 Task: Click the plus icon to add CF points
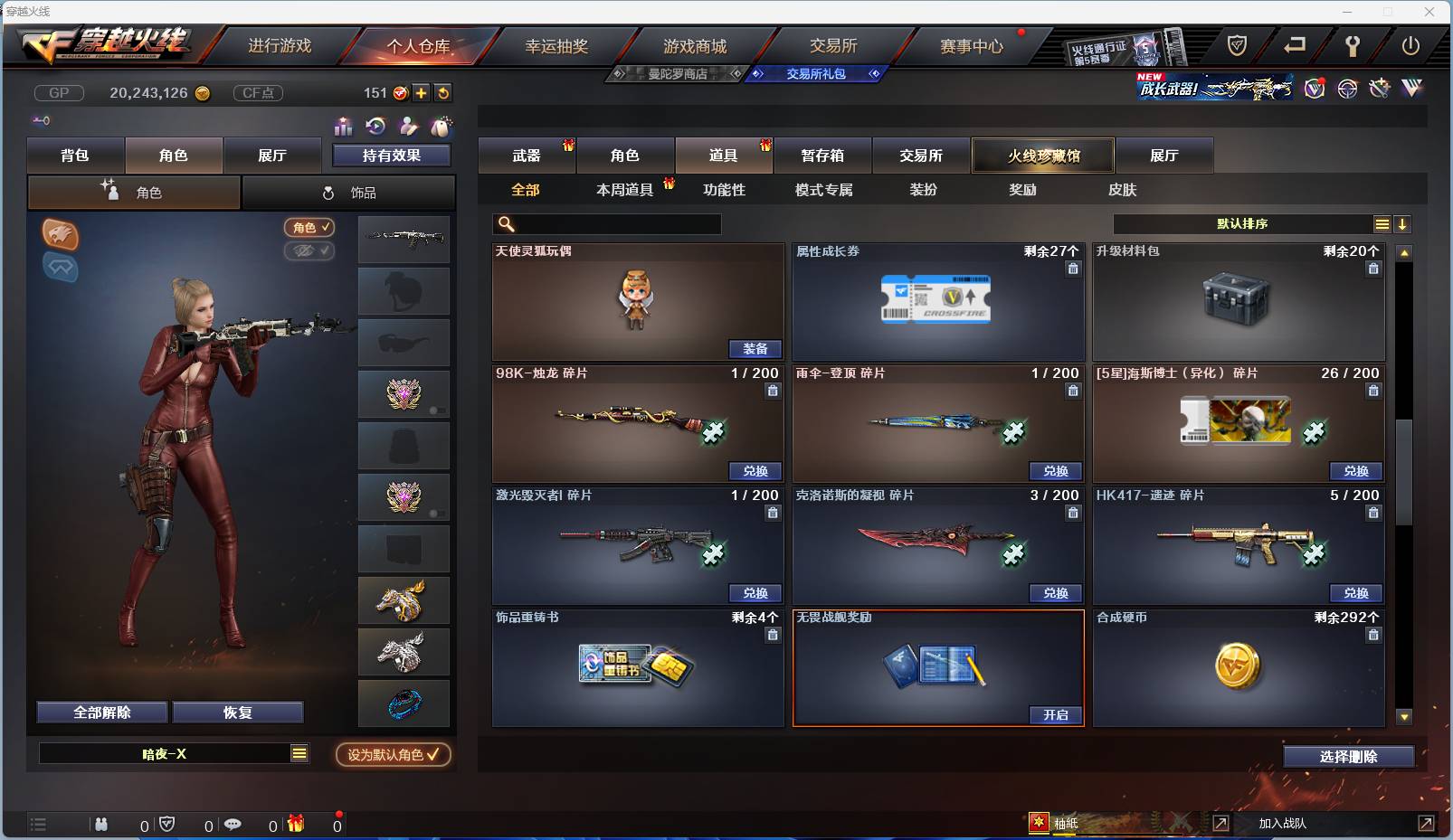422,92
